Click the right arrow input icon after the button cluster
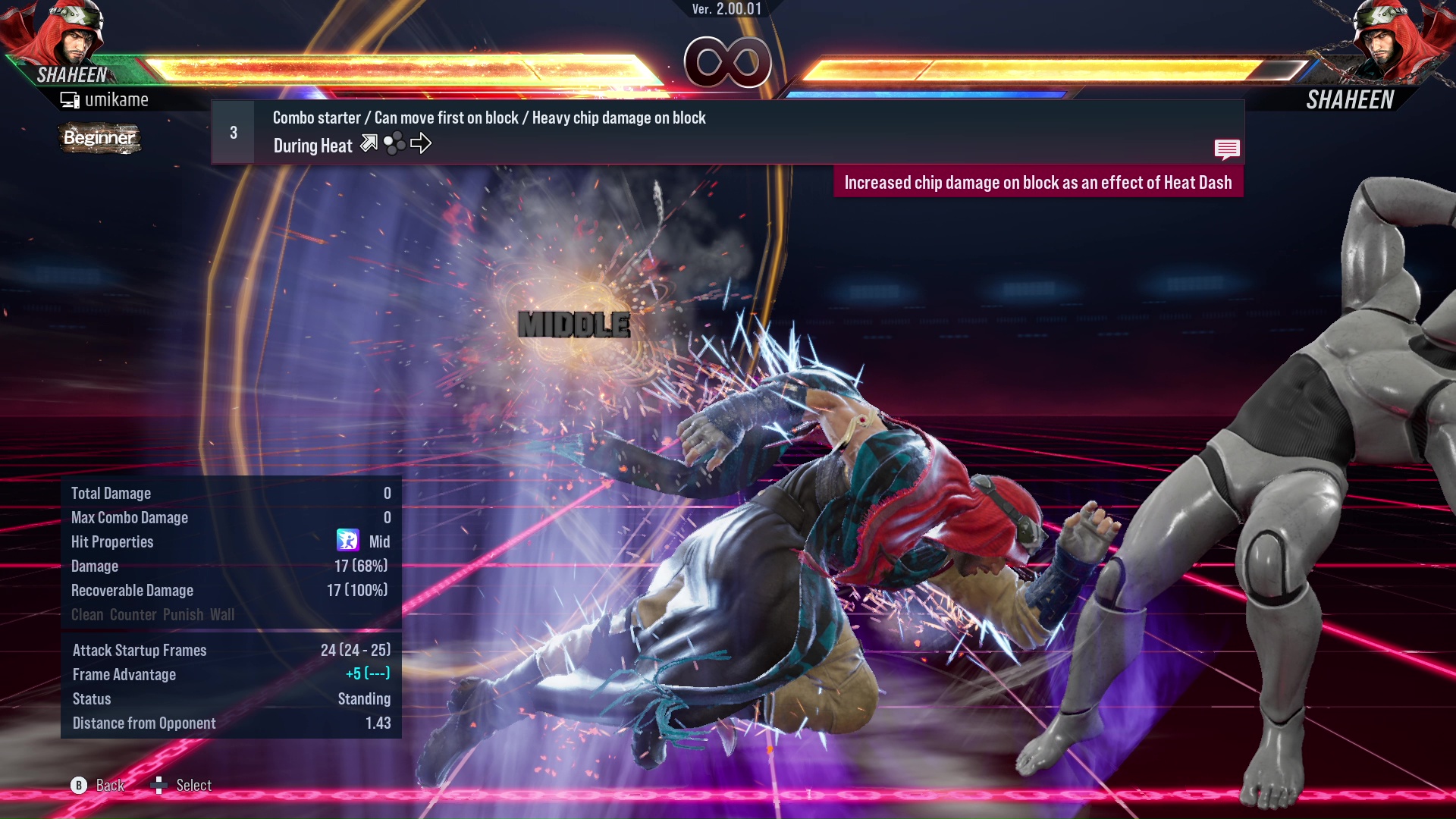The width and height of the screenshot is (1456, 819). (422, 144)
